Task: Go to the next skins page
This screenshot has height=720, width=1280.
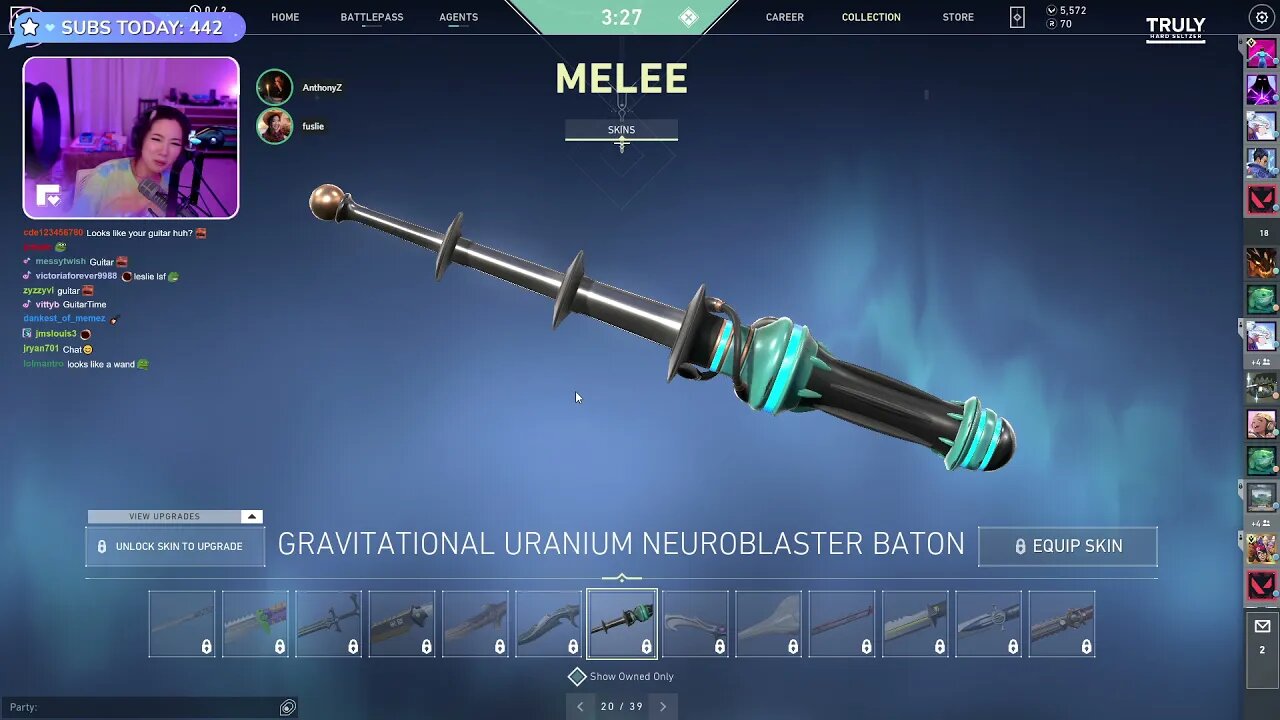Action: pyautogui.click(x=662, y=706)
